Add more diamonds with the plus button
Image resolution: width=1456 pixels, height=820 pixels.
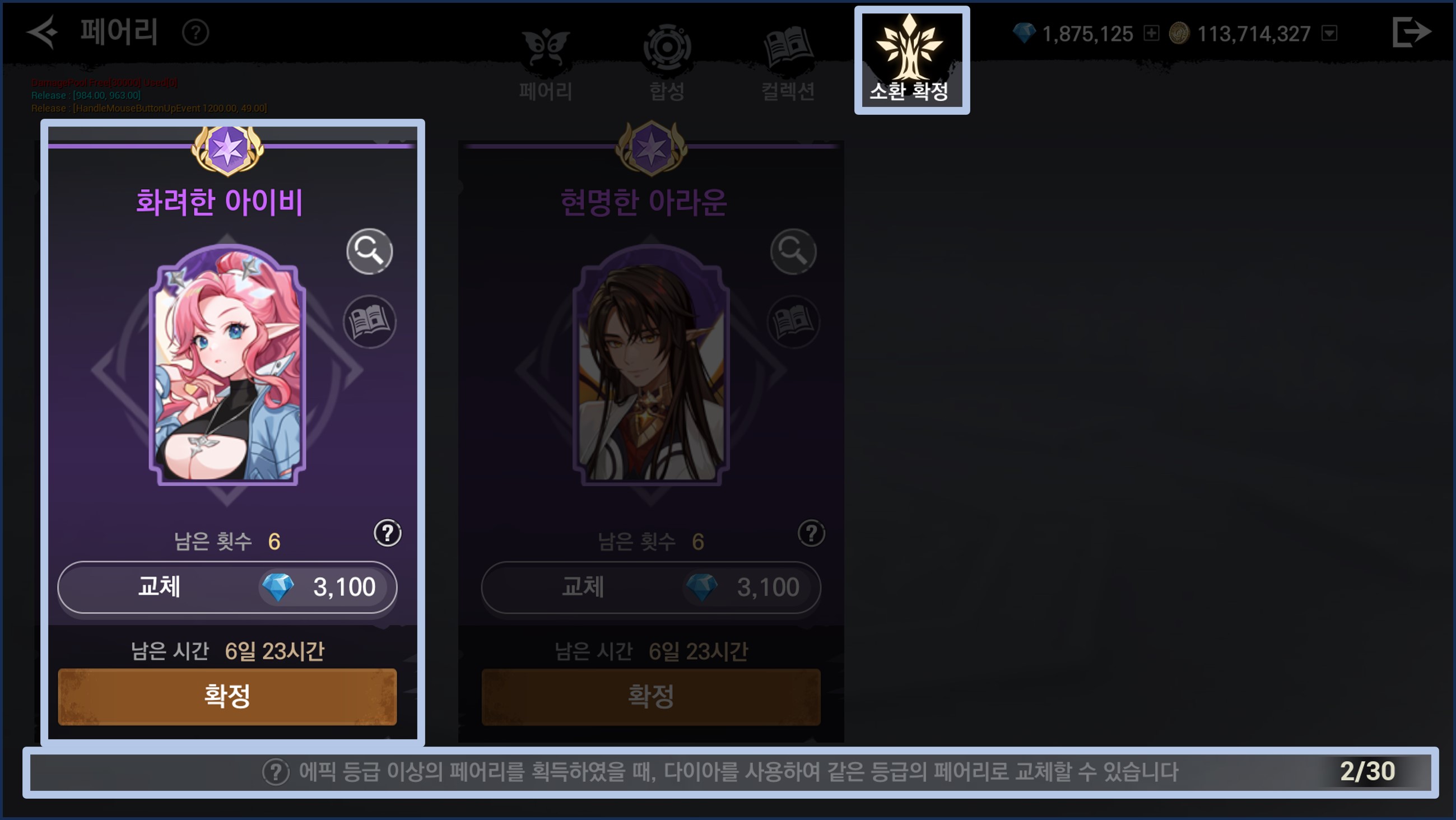pos(1151,33)
